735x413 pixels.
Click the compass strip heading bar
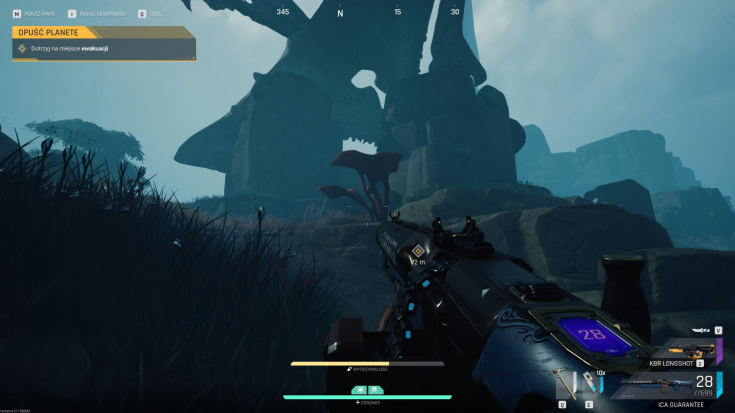368,13
